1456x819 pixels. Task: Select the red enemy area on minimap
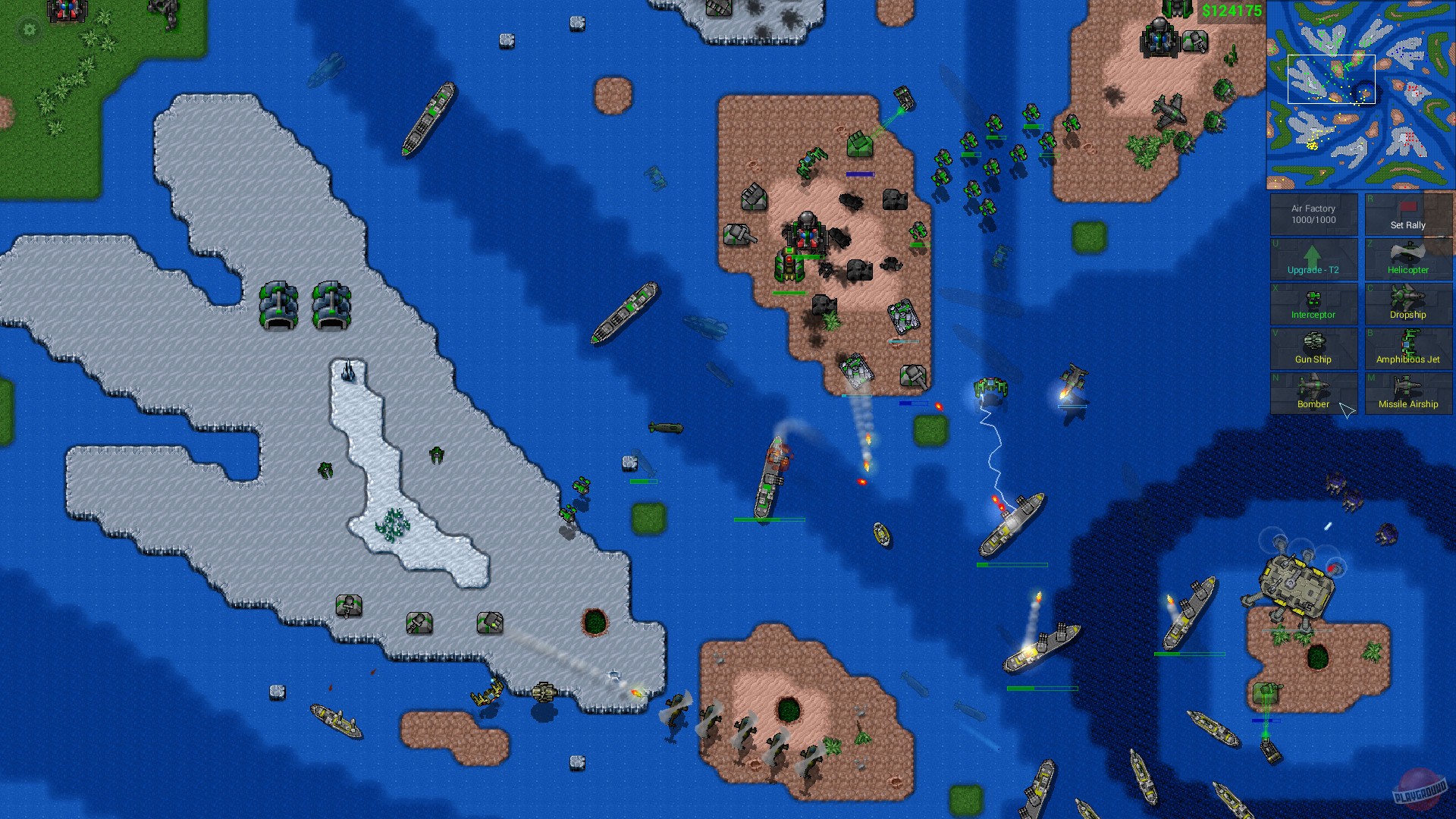pyautogui.click(x=1411, y=140)
